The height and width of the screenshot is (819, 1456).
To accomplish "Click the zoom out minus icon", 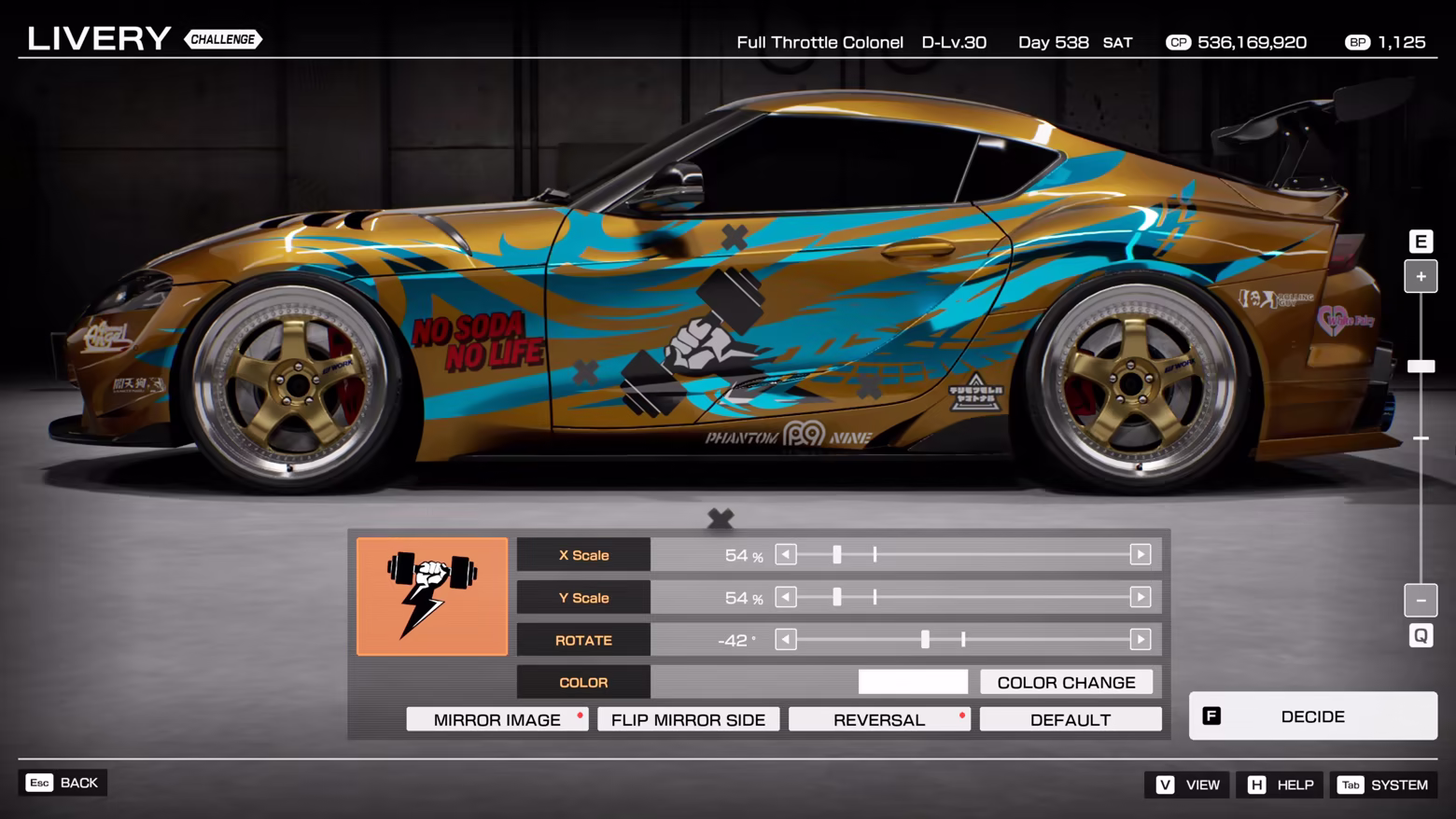I will click(1421, 600).
